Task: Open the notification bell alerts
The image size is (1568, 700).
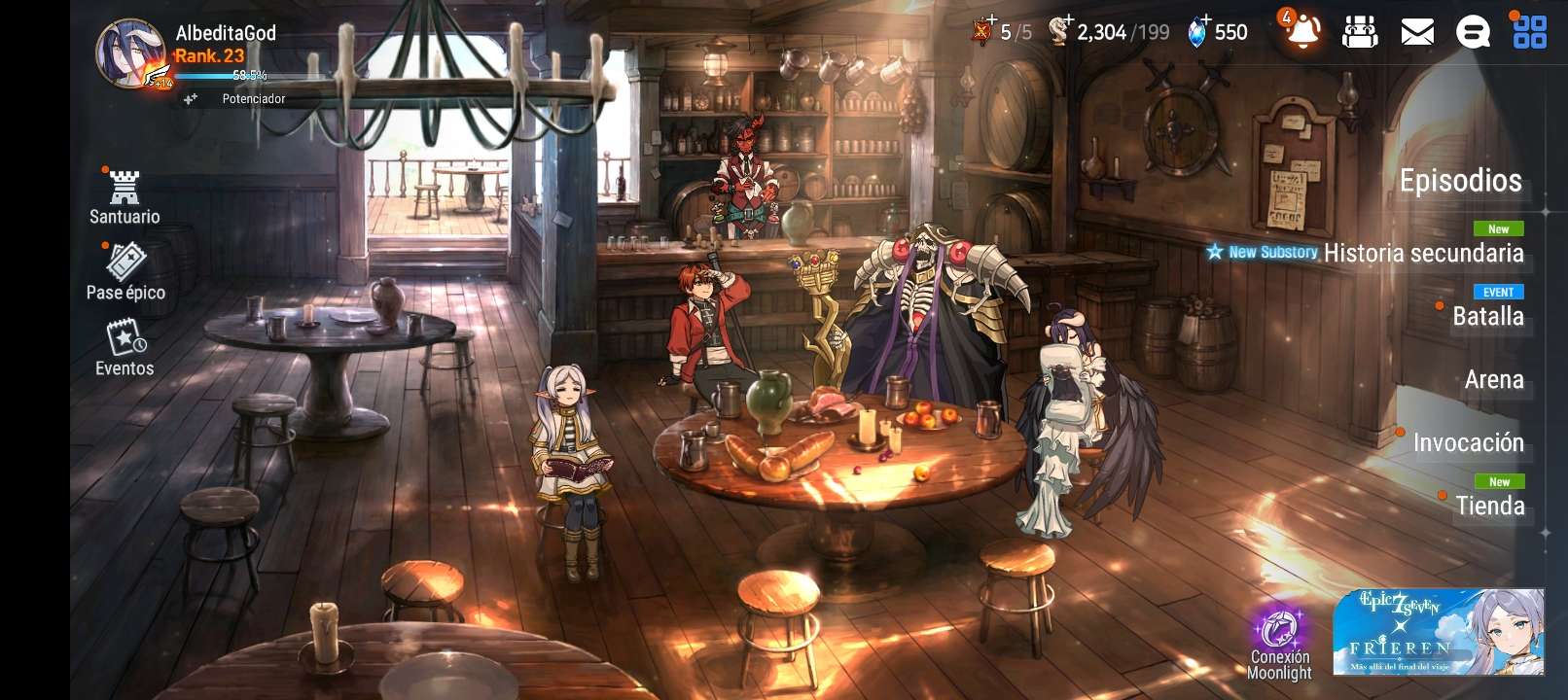Action: click(x=1302, y=32)
